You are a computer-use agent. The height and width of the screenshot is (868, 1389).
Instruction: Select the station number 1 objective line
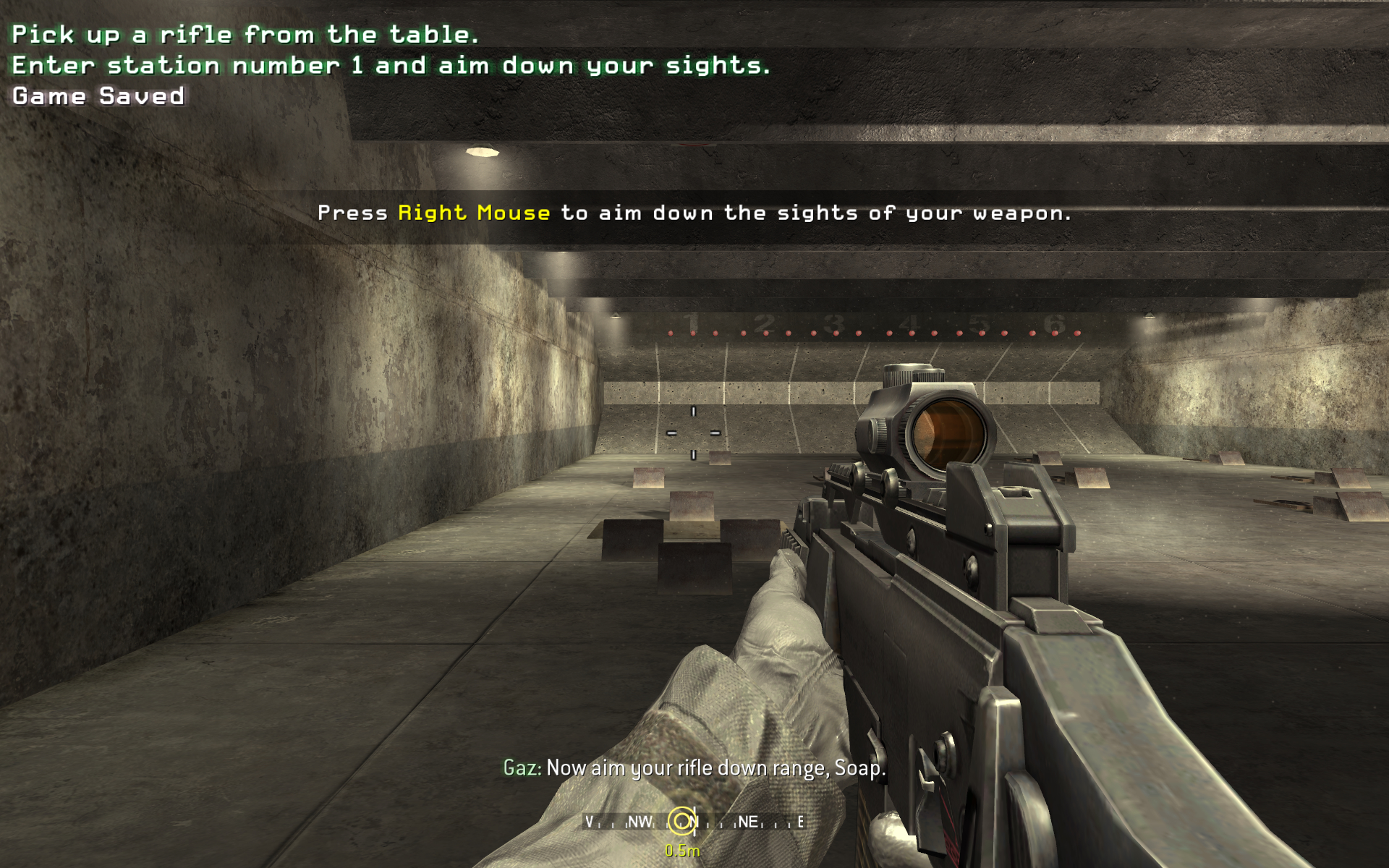pos(391,66)
